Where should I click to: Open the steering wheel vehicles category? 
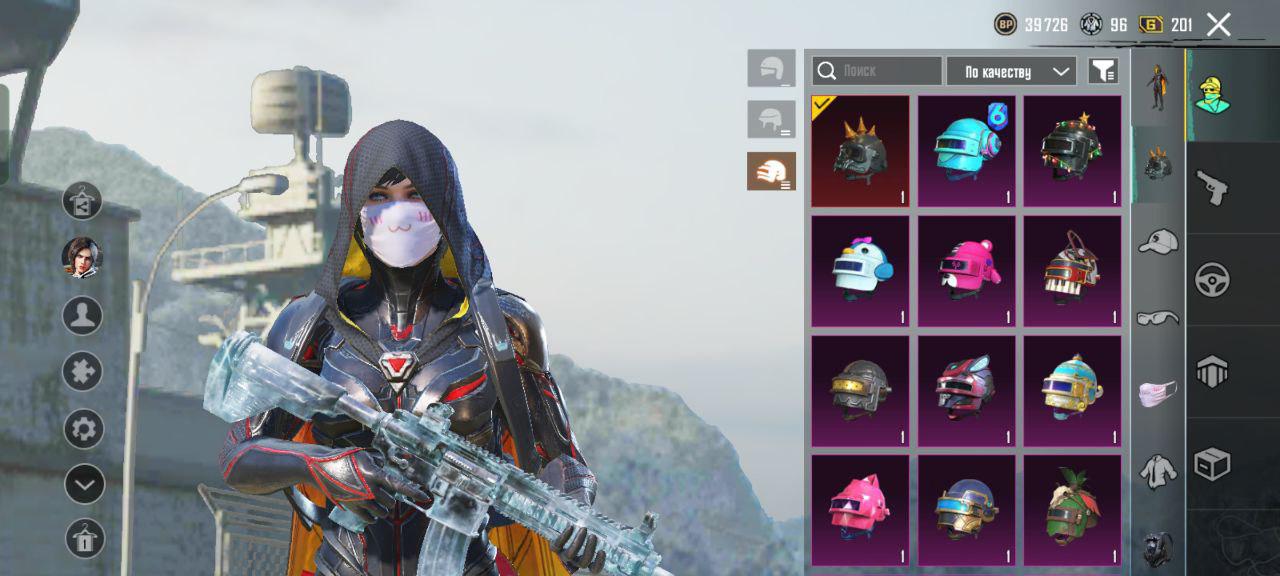pyautogui.click(x=1212, y=280)
